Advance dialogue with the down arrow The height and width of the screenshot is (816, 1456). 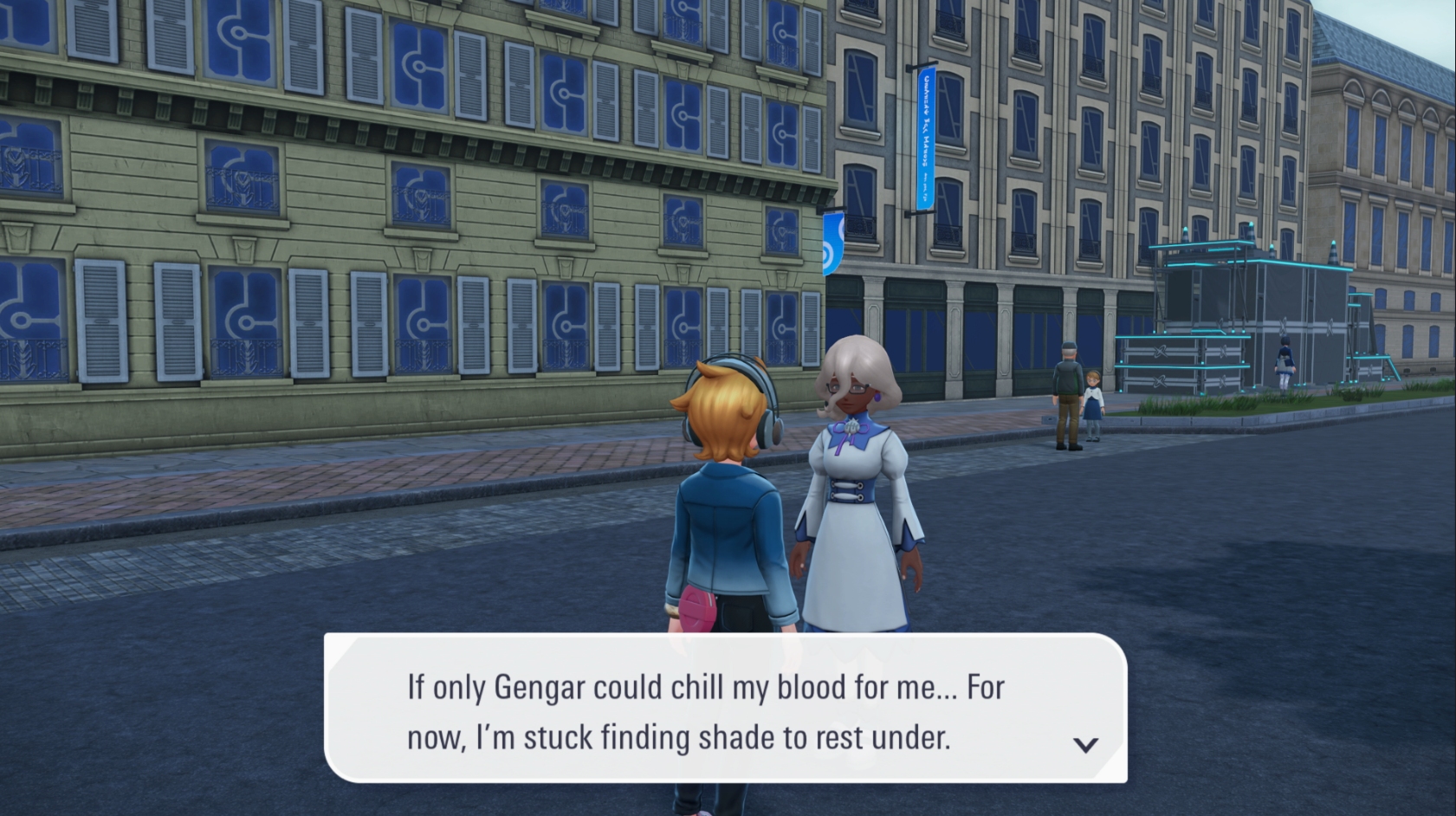point(1085,744)
